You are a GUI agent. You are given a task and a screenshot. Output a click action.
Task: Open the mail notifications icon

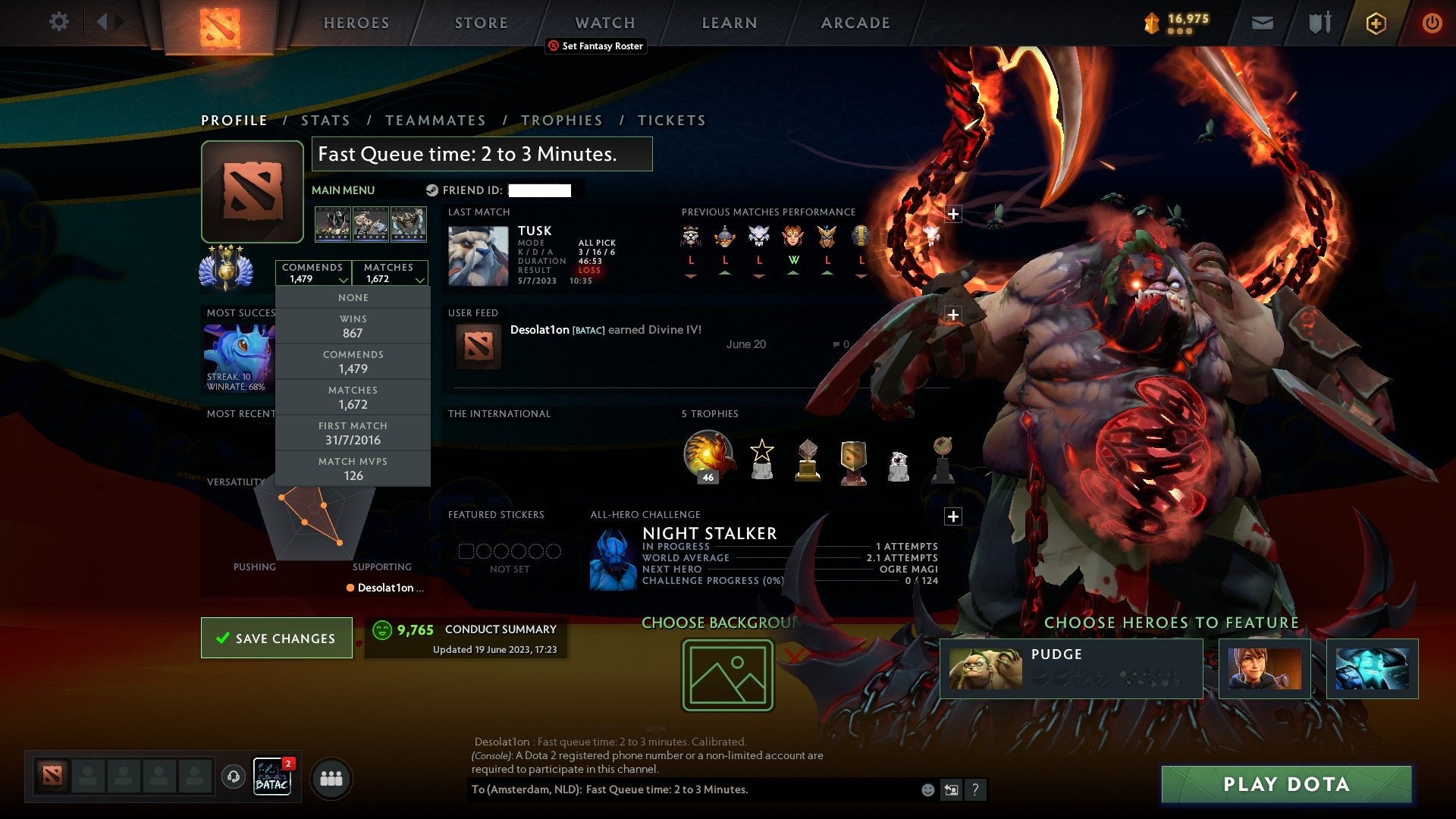click(x=1263, y=23)
